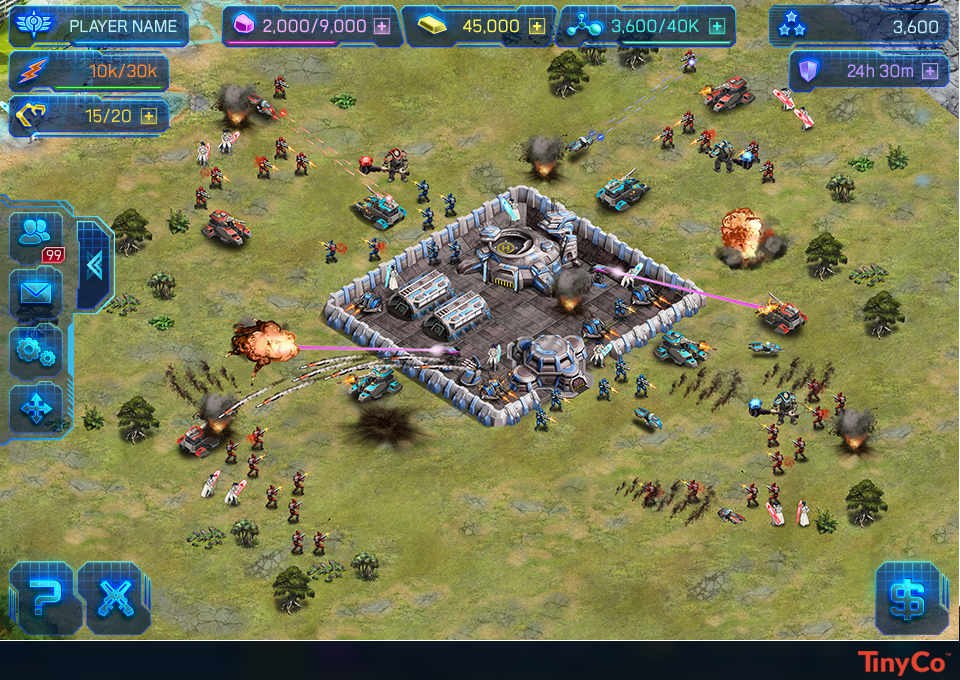960x680 pixels.
Task: Activate the four-arrow move mode
Action: pos(36,408)
